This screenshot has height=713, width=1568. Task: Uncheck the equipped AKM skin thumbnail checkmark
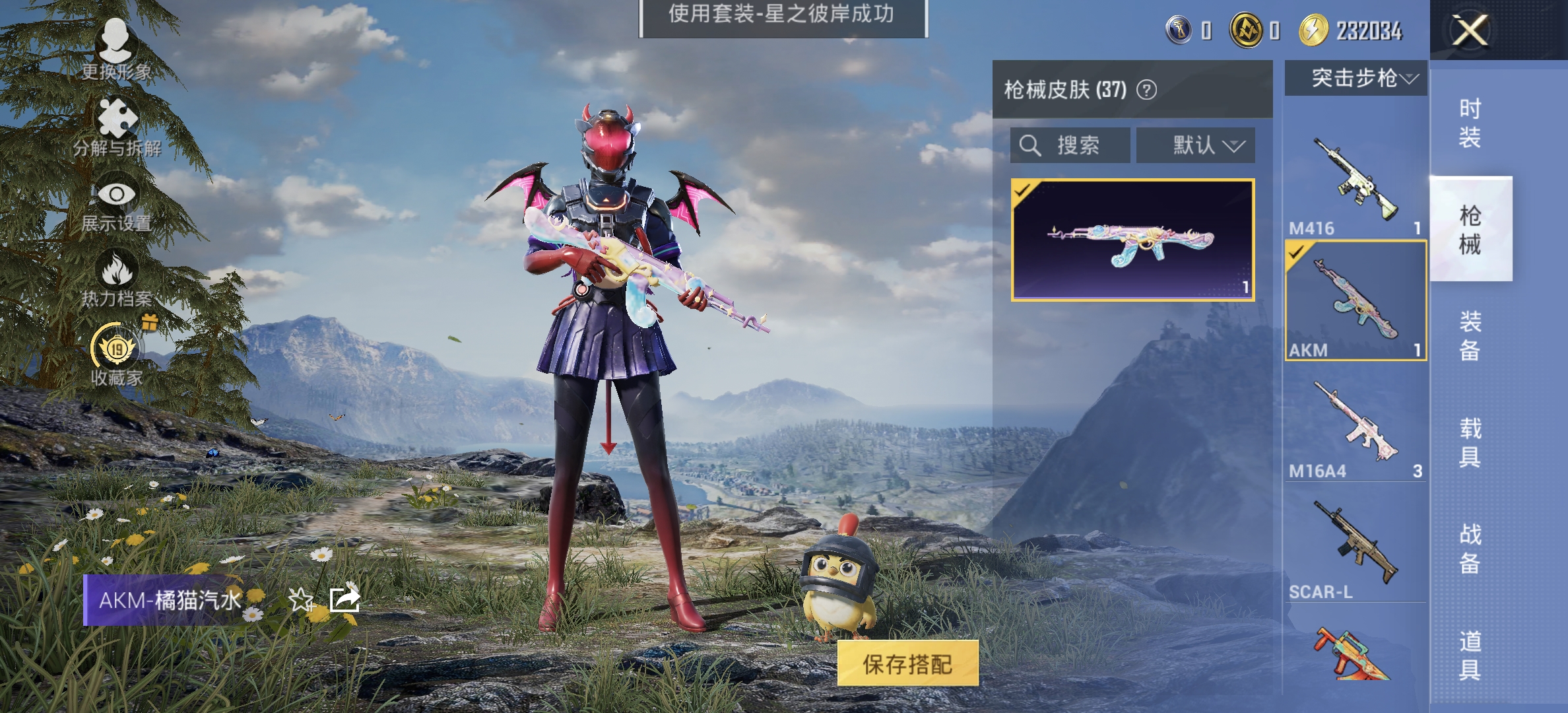click(1023, 191)
